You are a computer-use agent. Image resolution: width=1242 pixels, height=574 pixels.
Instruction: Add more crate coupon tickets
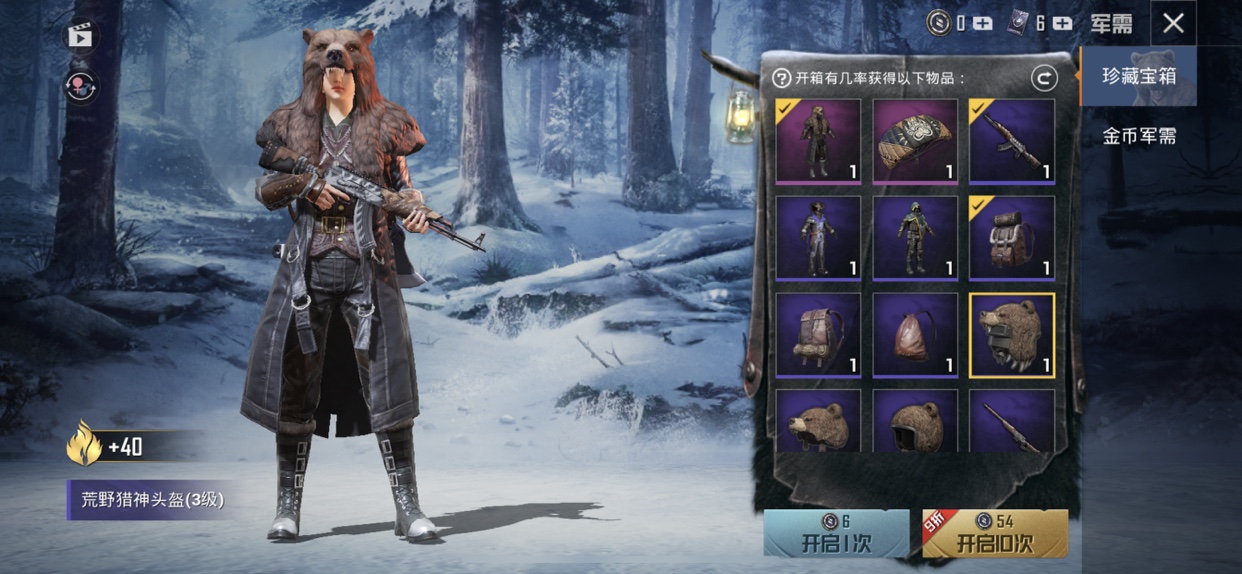coord(1062,23)
